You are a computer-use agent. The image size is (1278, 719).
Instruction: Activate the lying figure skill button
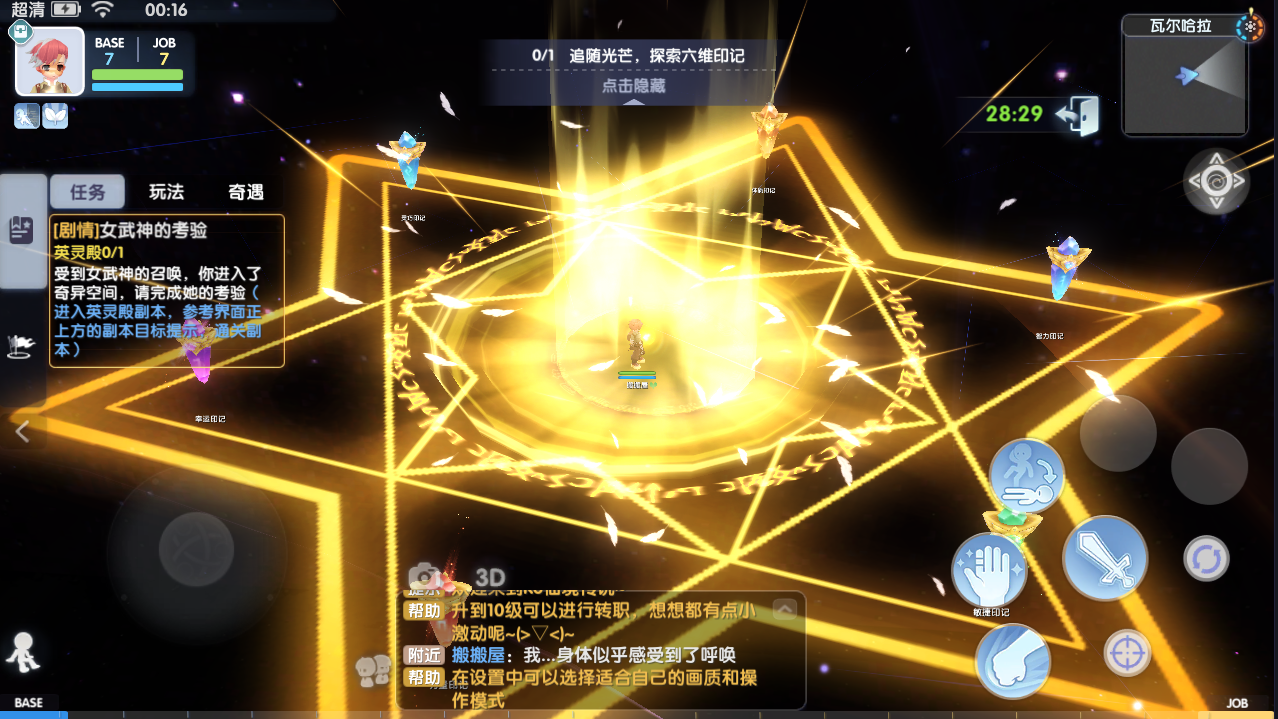[1026, 476]
